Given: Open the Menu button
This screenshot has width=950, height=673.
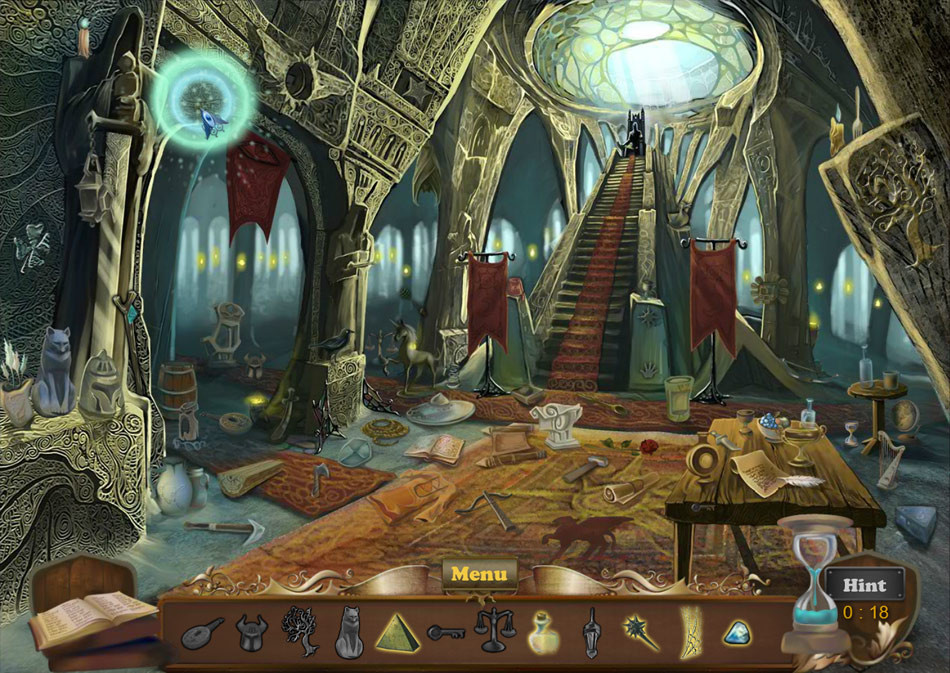Looking at the screenshot, I should tap(479, 575).
